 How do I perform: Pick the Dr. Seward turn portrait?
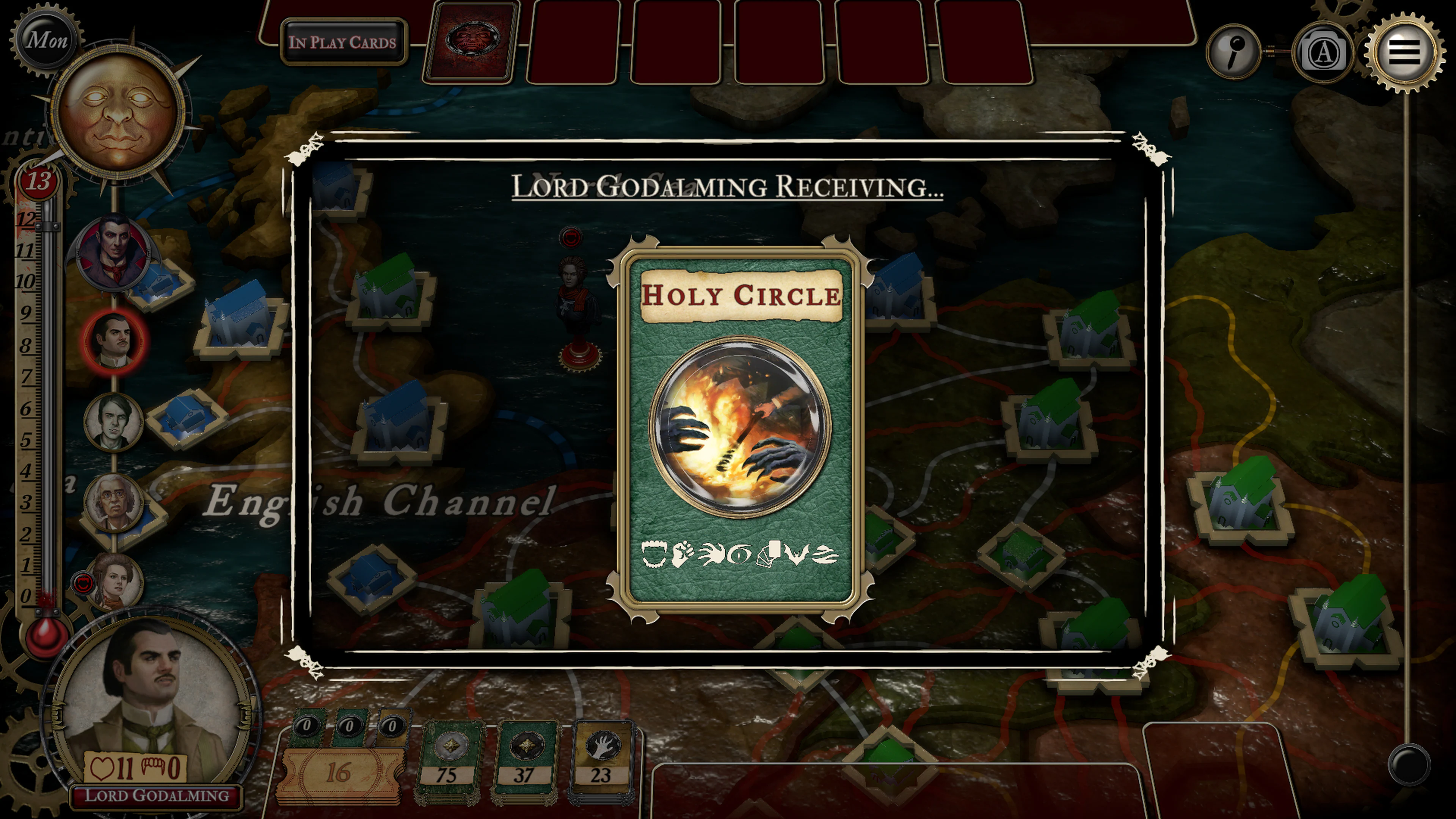pyautogui.click(x=113, y=421)
